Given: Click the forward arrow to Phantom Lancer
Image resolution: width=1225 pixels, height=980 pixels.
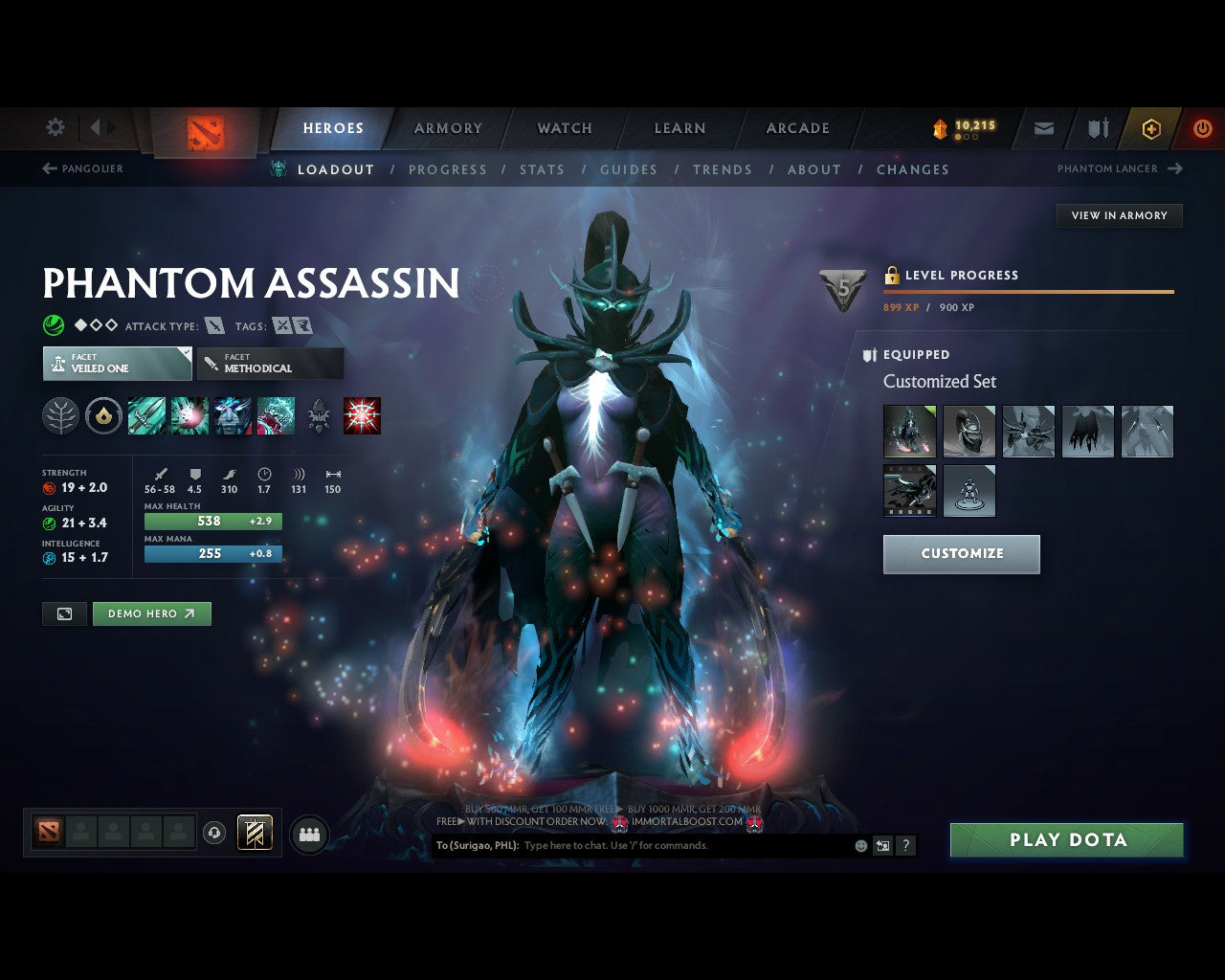Looking at the screenshot, I should (x=1174, y=168).
